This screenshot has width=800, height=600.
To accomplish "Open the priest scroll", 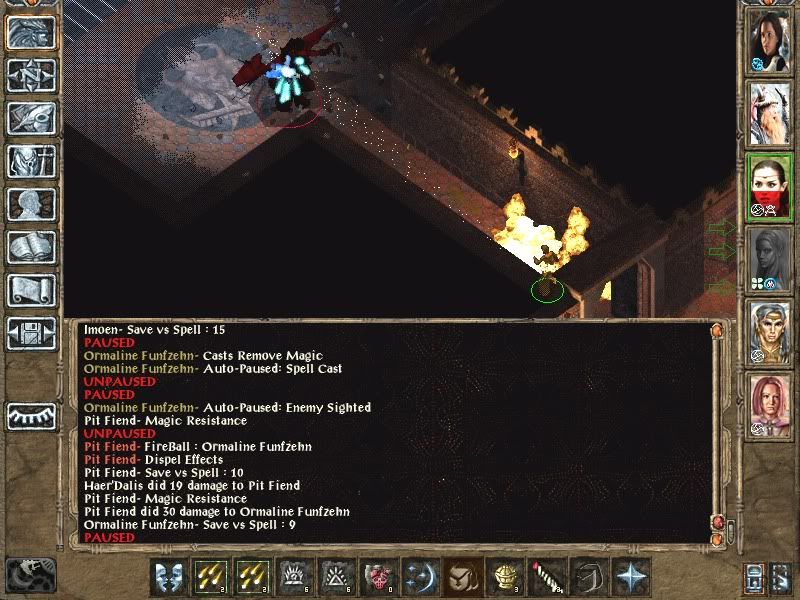I will point(31,290).
